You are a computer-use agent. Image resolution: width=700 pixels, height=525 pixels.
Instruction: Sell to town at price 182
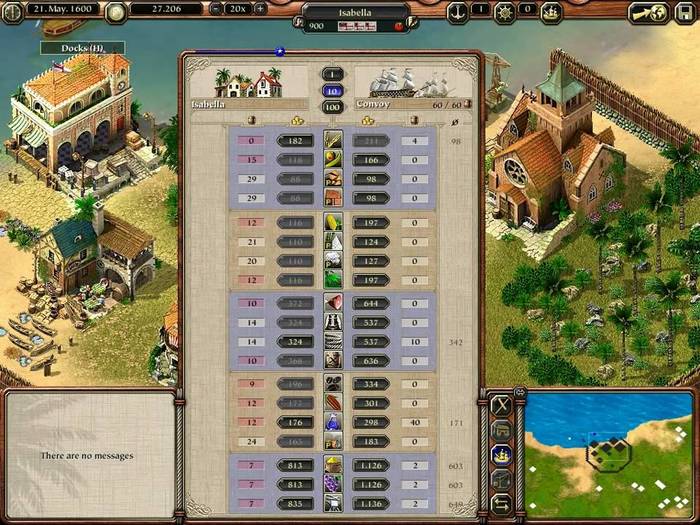click(295, 141)
